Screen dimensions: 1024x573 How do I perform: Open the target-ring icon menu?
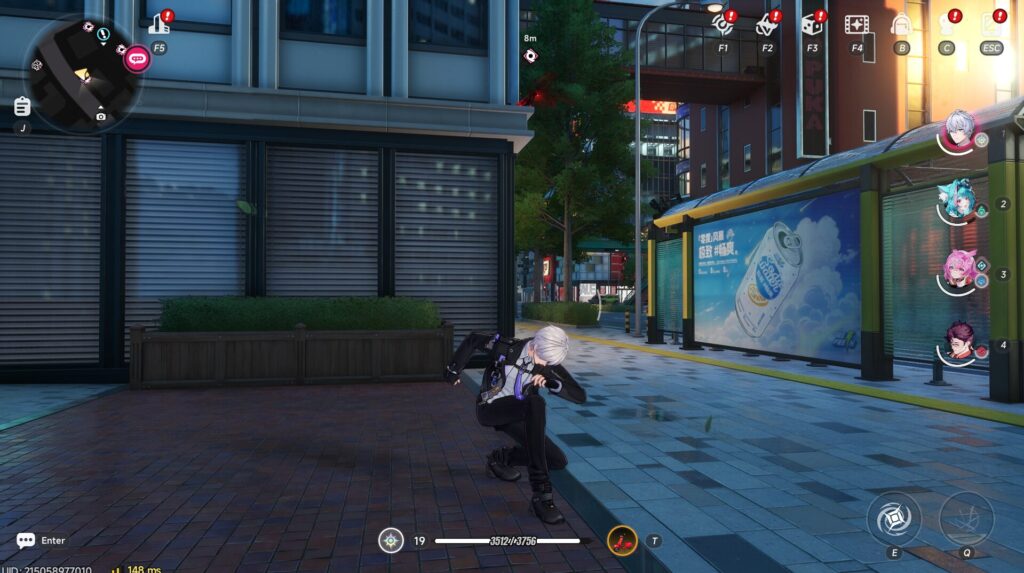click(722, 24)
